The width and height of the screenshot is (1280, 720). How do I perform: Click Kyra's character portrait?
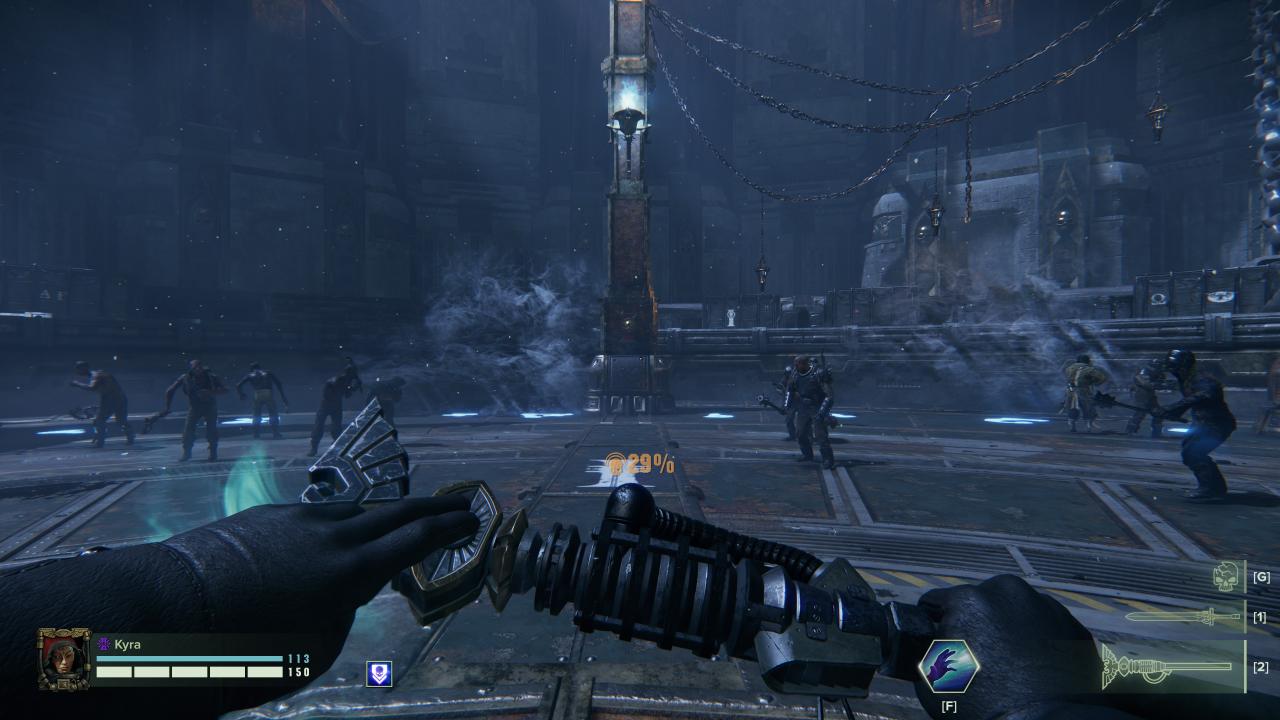click(x=64, y=659)
